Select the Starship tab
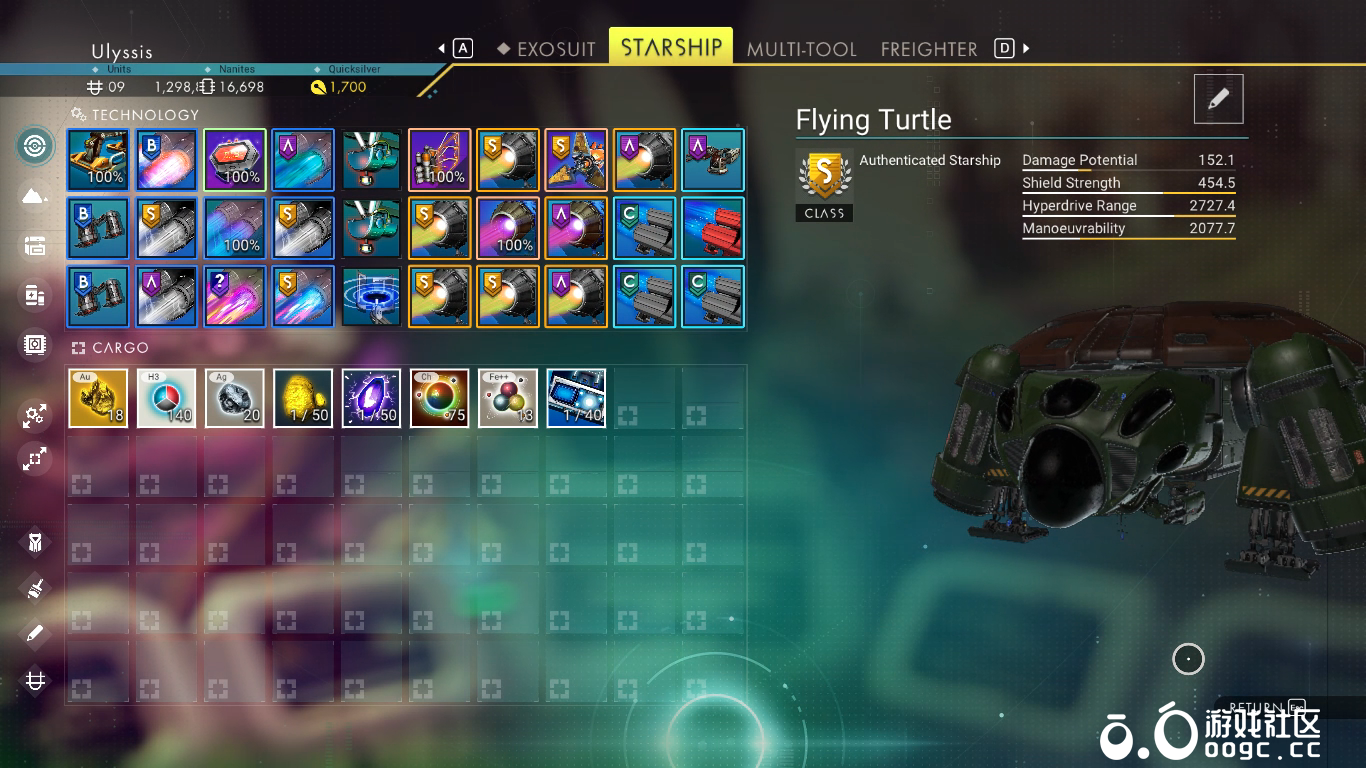 (x=671, y=48)
